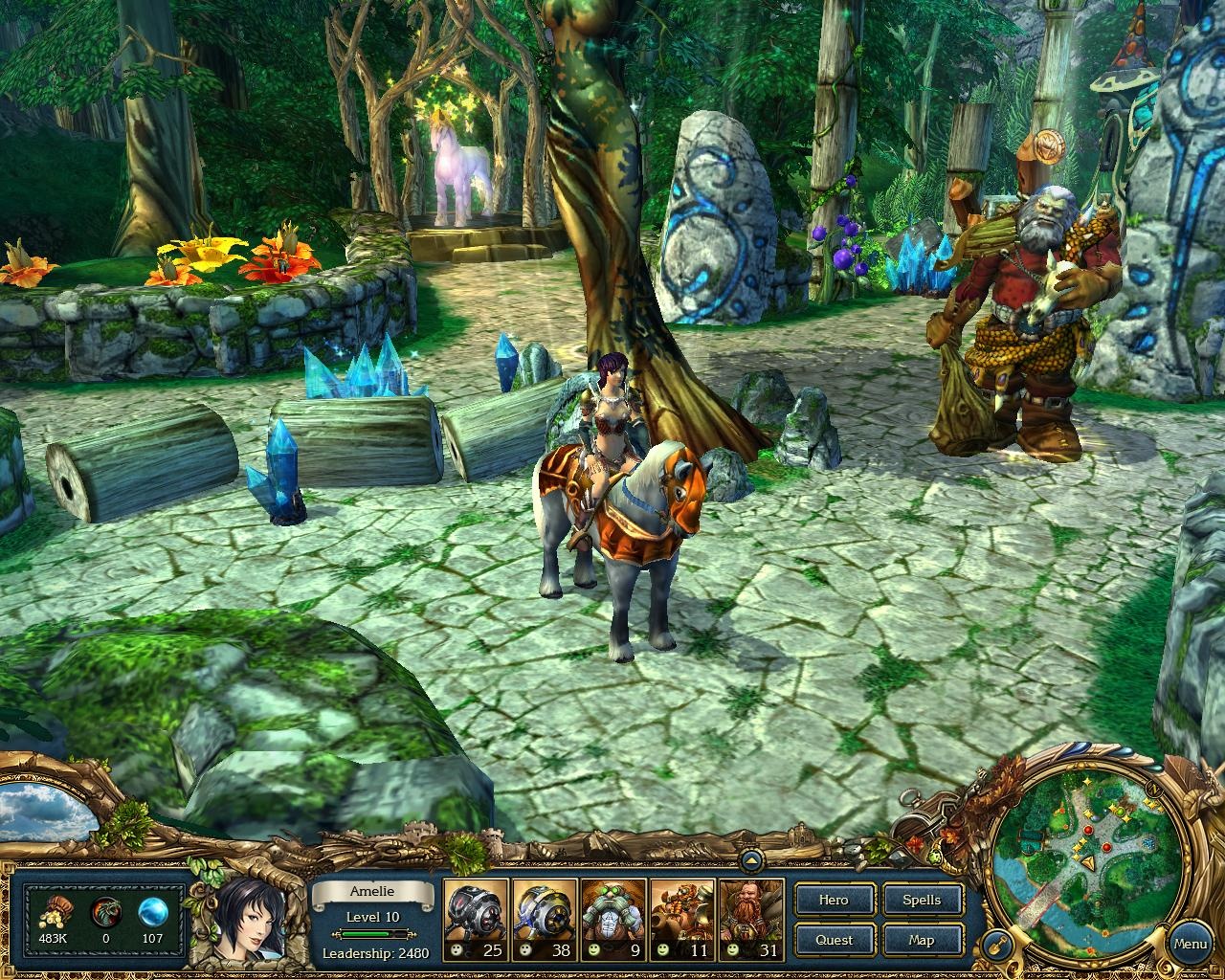The width and height of the screenshot is (1225, 980).
Task: Open the world Map
Action: tap(922, 940)
